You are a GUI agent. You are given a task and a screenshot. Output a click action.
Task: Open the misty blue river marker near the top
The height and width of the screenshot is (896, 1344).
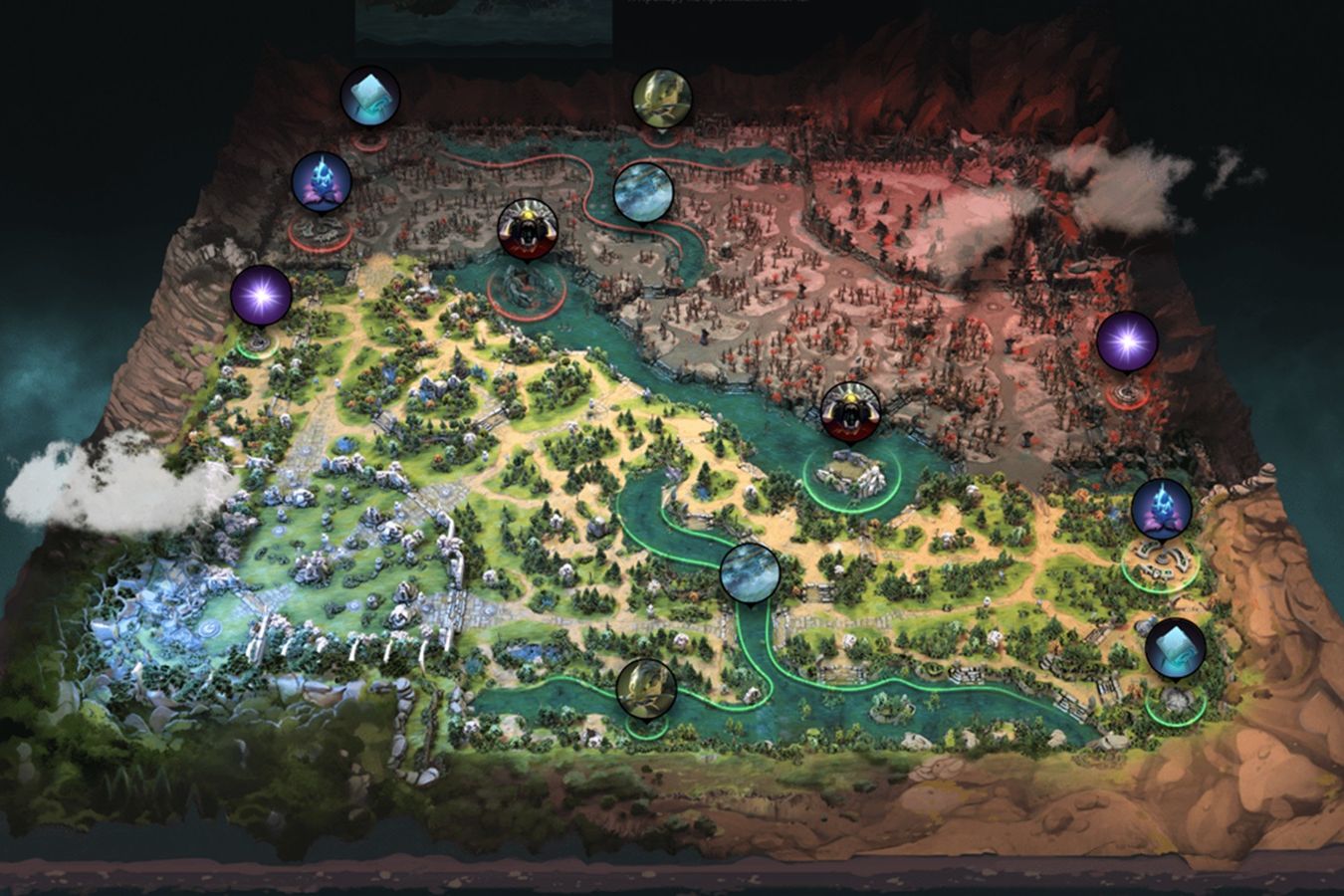click(644, 193)
